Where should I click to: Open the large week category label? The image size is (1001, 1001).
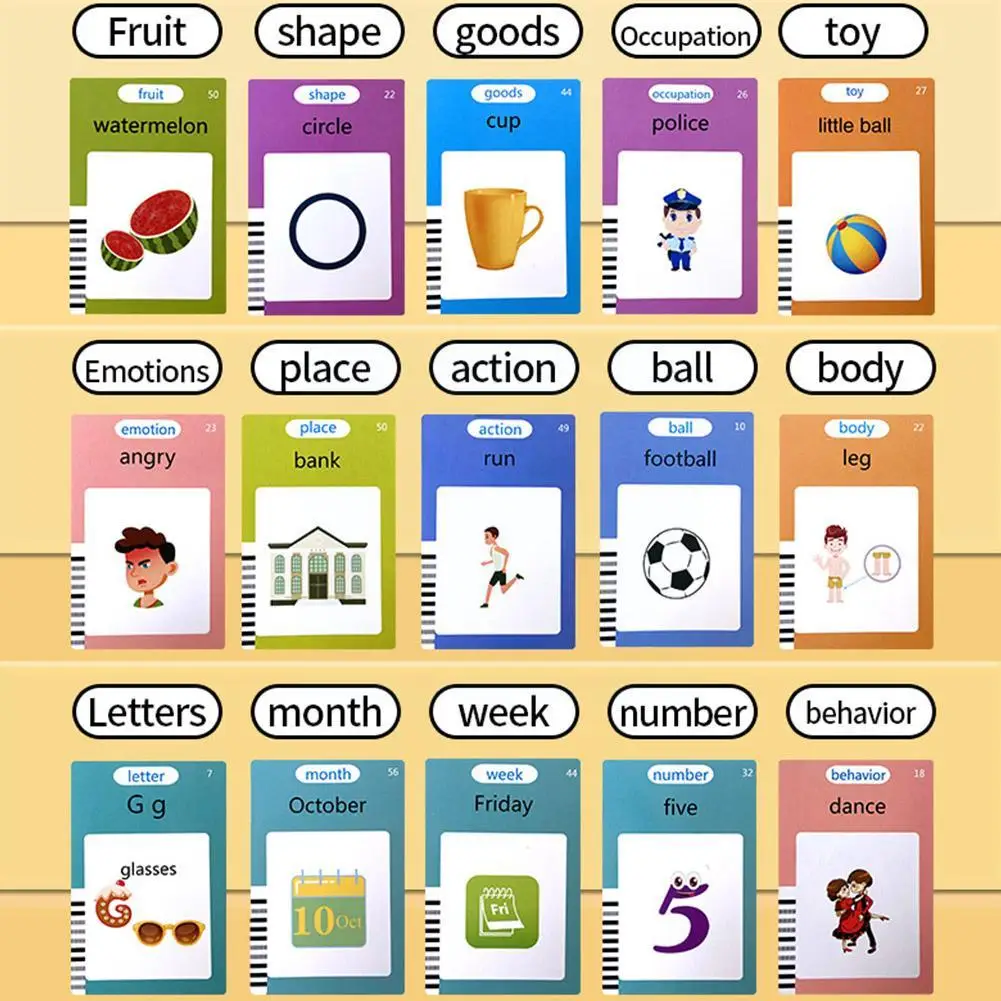(x=503, y=713)
